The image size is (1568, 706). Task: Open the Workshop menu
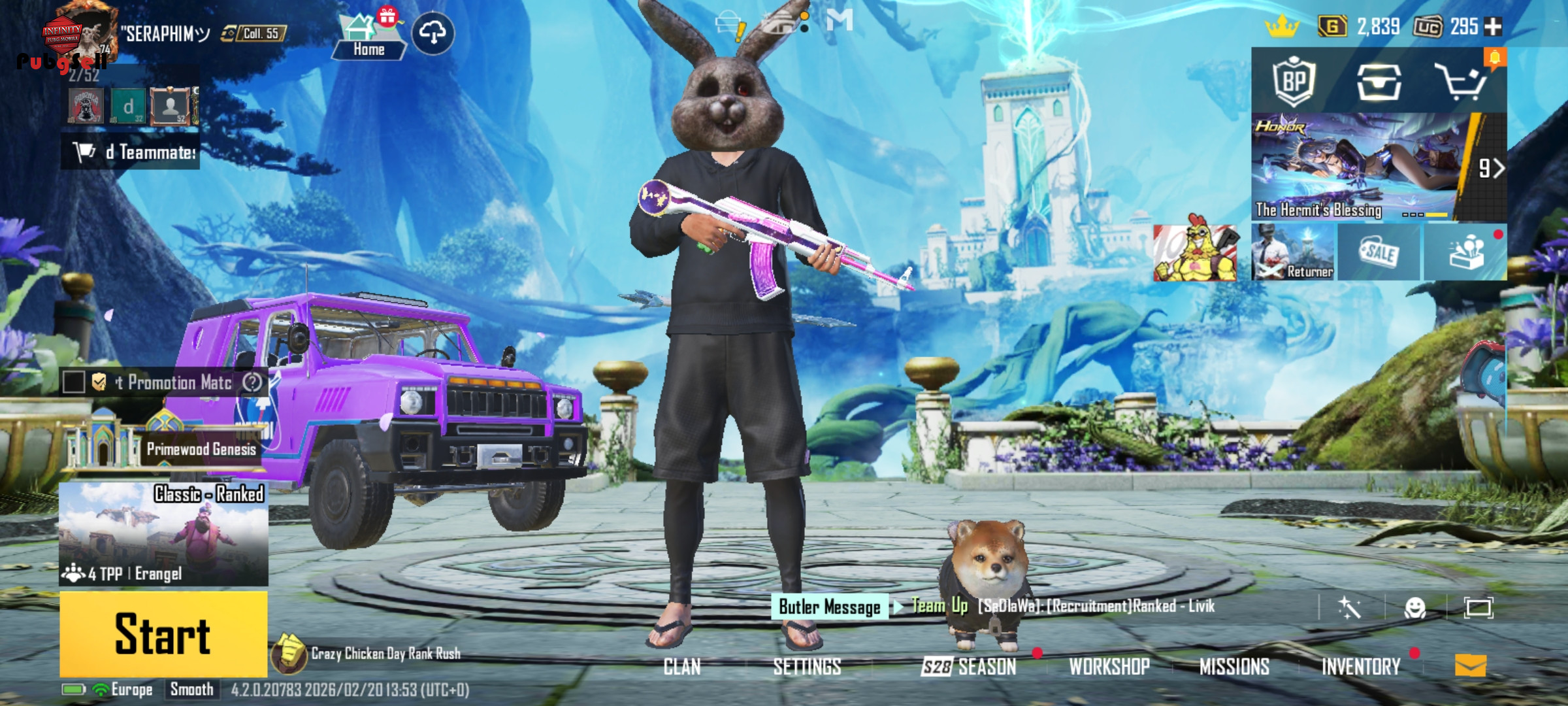click(1109, 667)
